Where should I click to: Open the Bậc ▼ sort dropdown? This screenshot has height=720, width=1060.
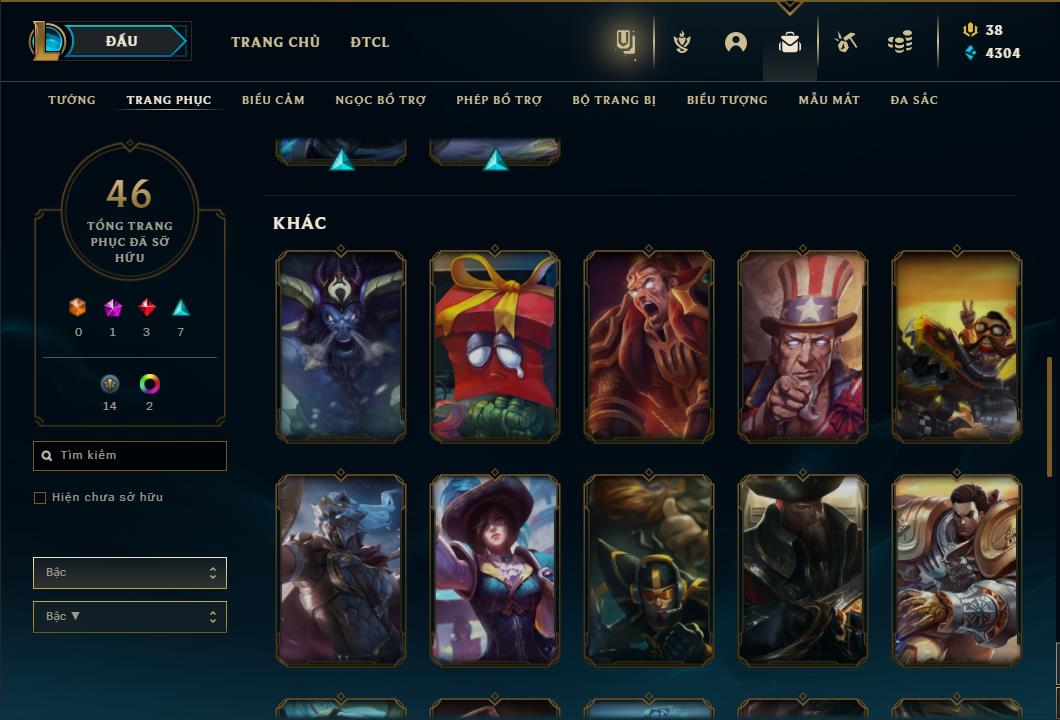130,617
